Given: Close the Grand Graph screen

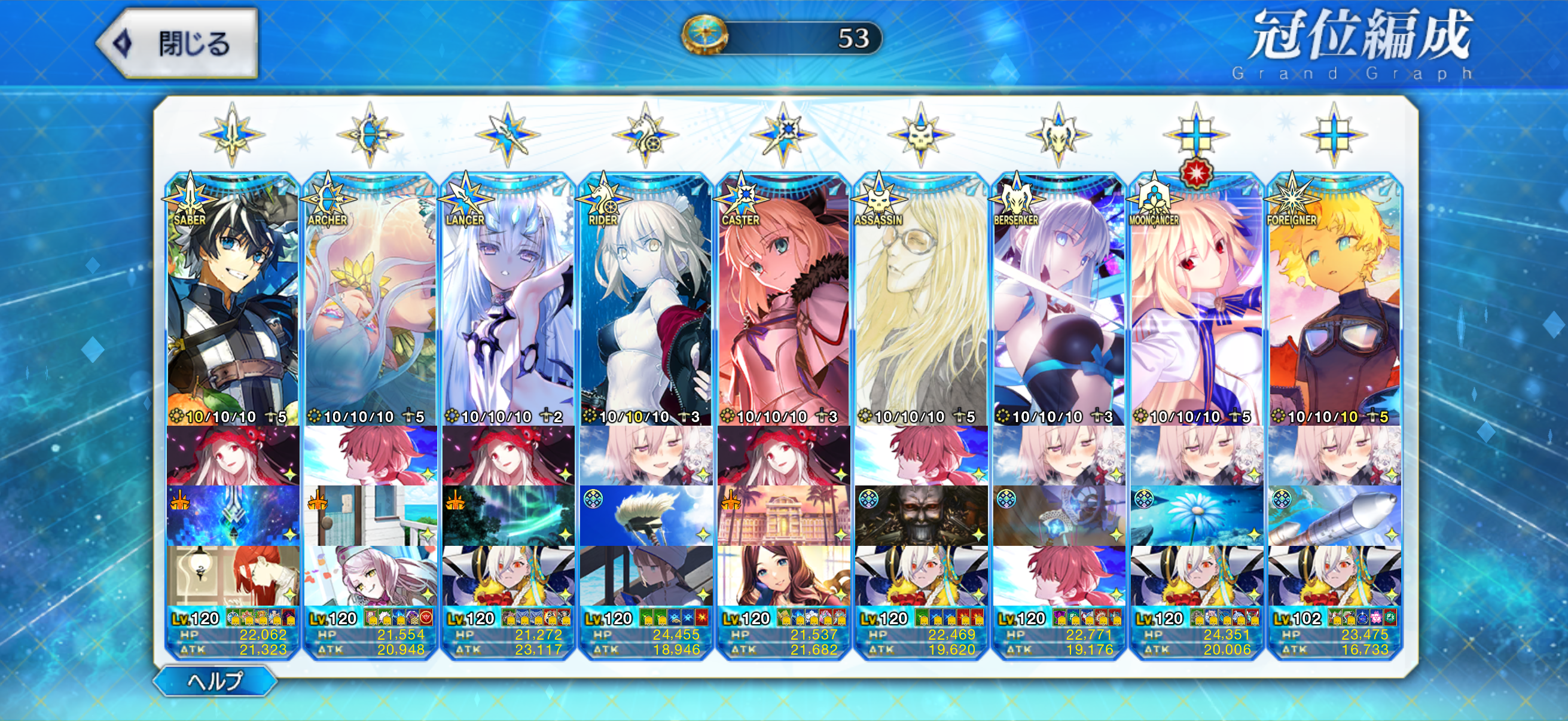Looking at the screenshot, I should (x=178, y=44).
